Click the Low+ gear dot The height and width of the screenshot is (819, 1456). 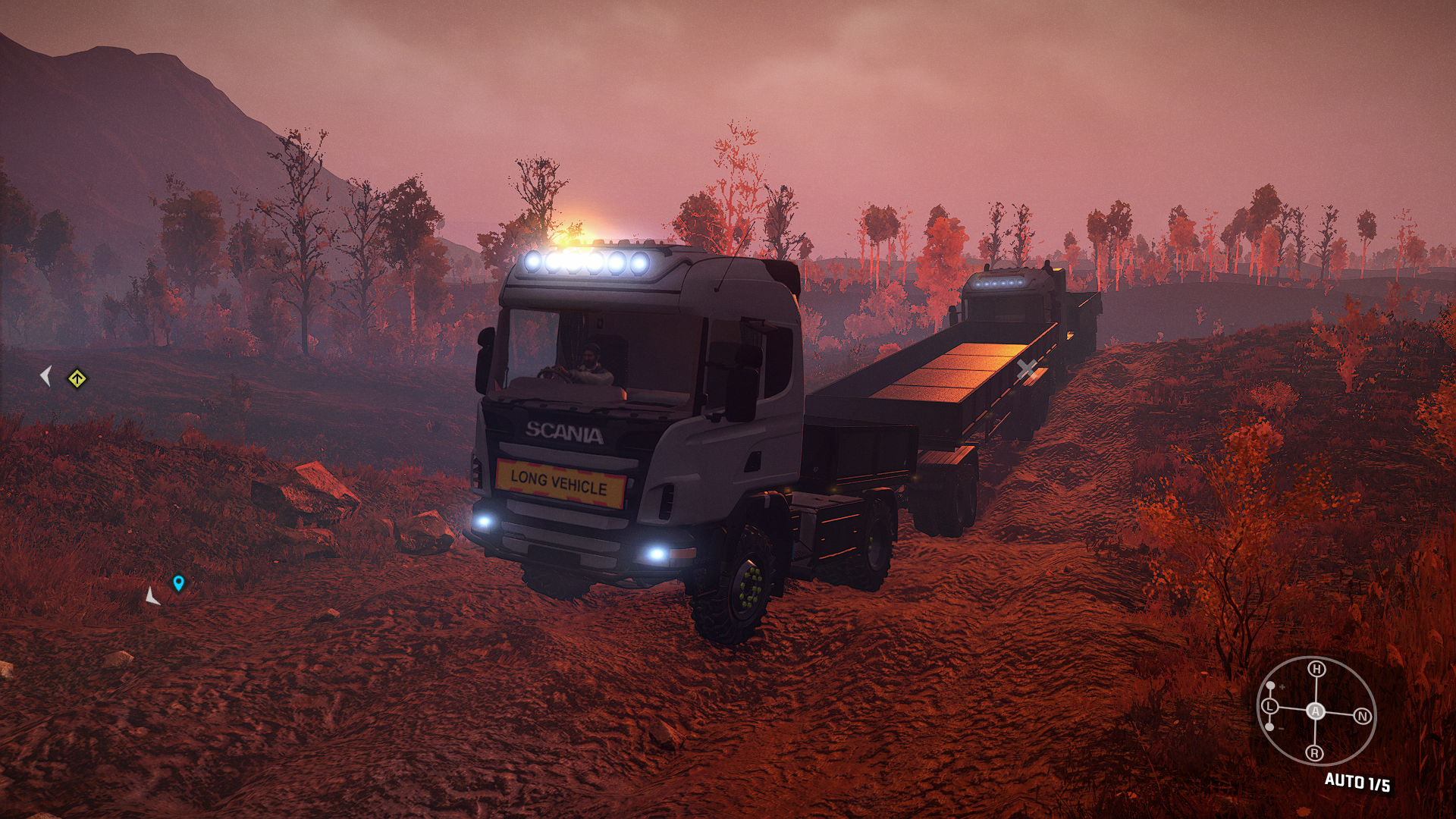[1271, 686]
